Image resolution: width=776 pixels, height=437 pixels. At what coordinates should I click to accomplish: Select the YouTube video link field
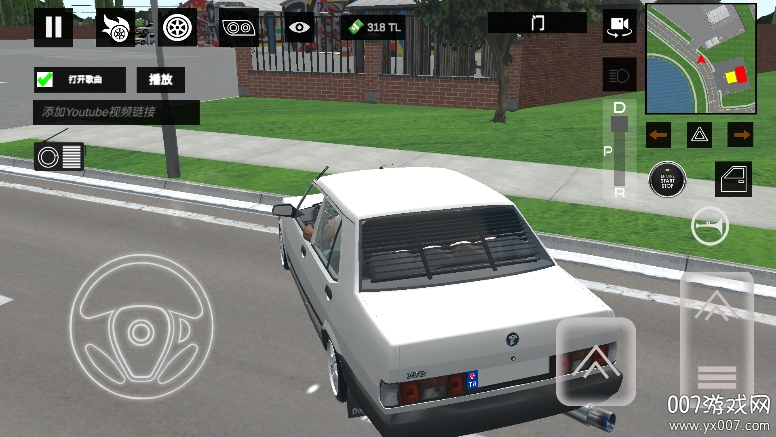point(116,112)
